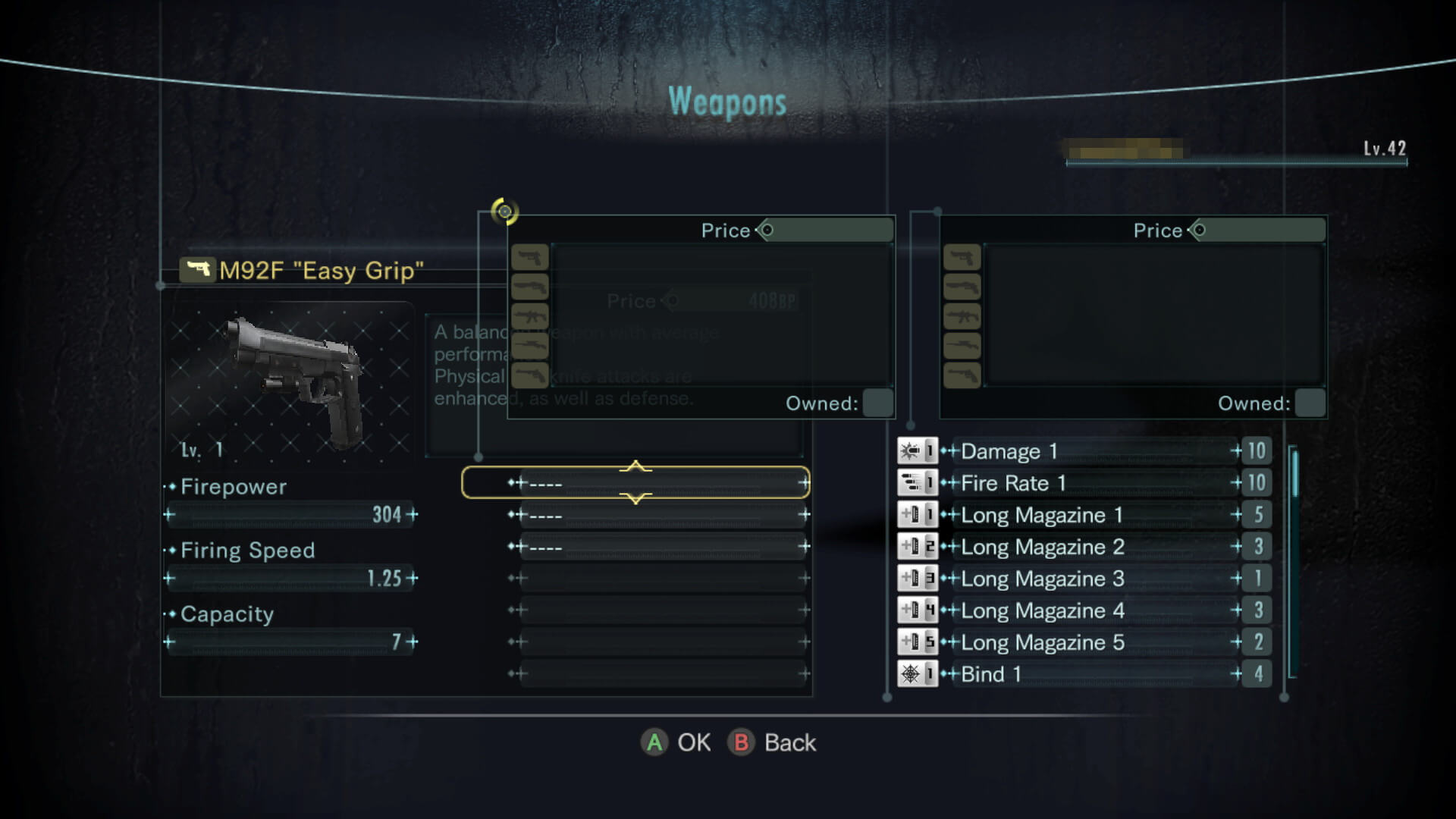Select the Bind 1 custom part

1084,674
